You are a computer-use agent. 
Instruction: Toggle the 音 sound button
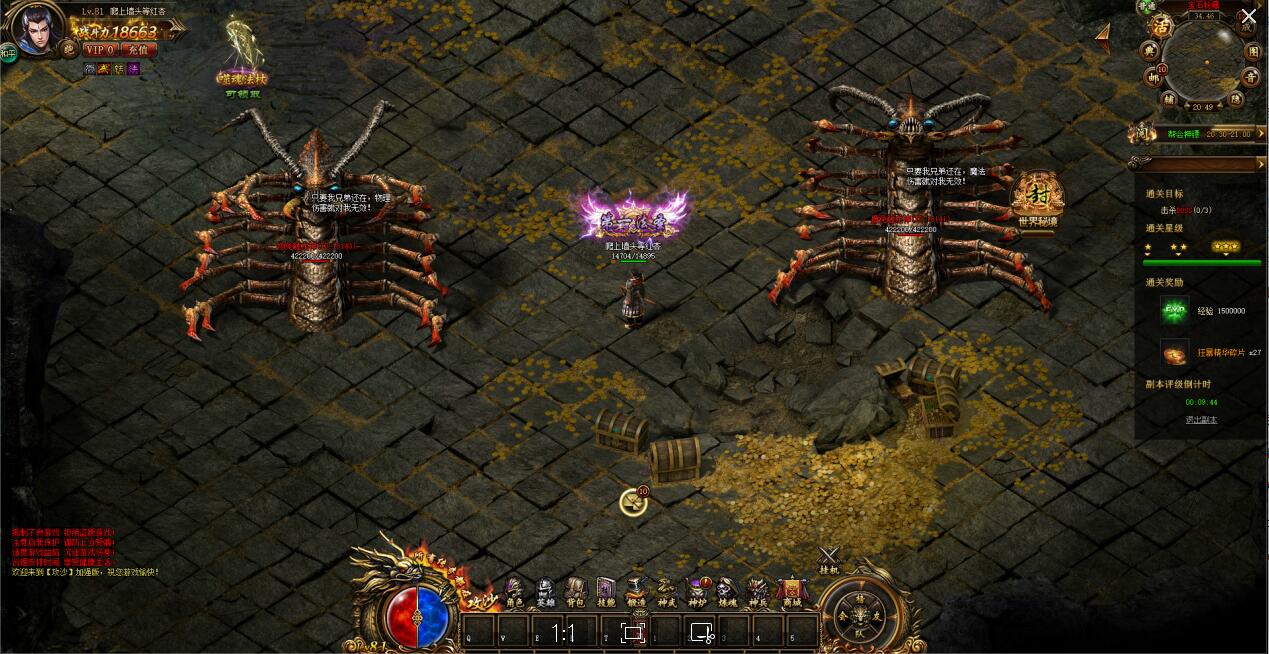tap(1250, 77)
